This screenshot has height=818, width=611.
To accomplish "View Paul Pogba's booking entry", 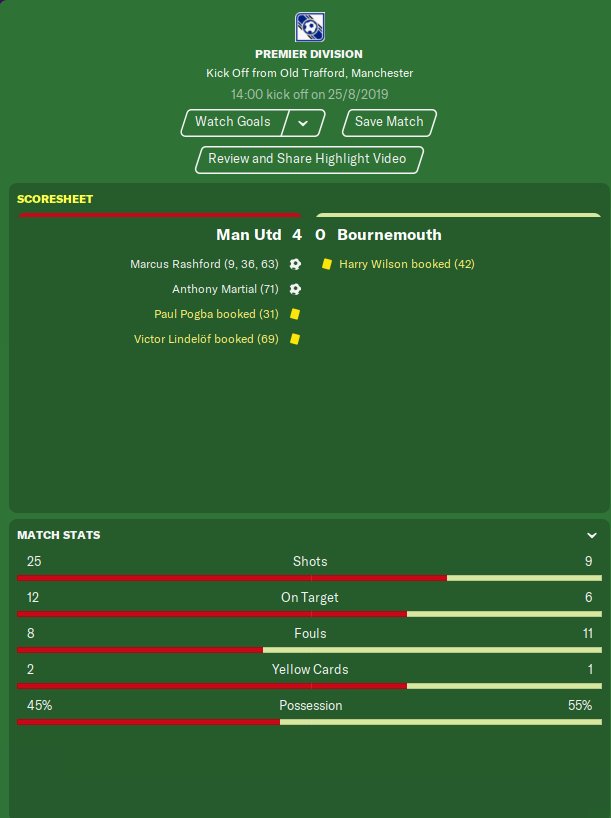I will pos(216,314).
